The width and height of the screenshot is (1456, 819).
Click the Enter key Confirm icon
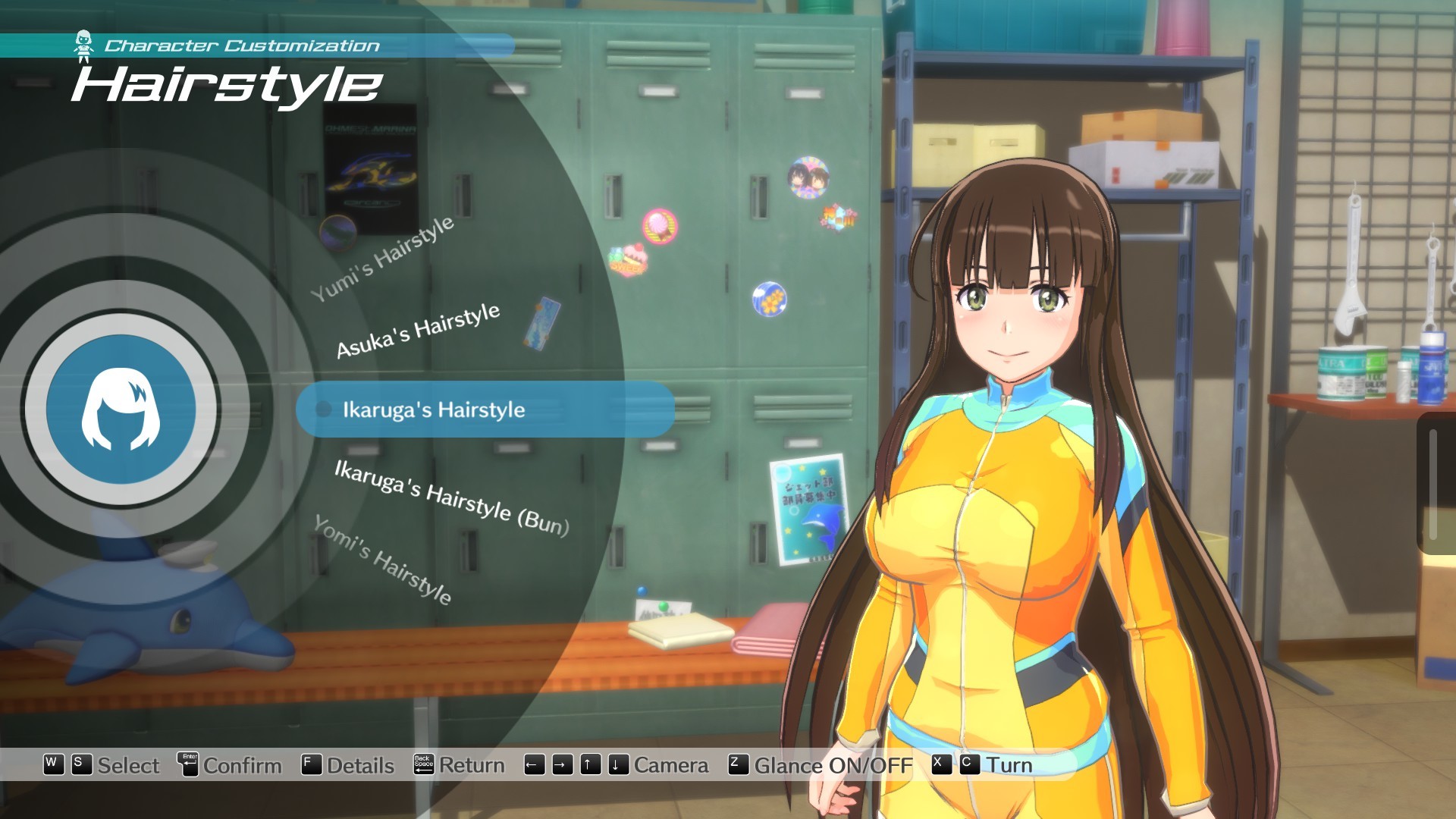tap(189, 764)
